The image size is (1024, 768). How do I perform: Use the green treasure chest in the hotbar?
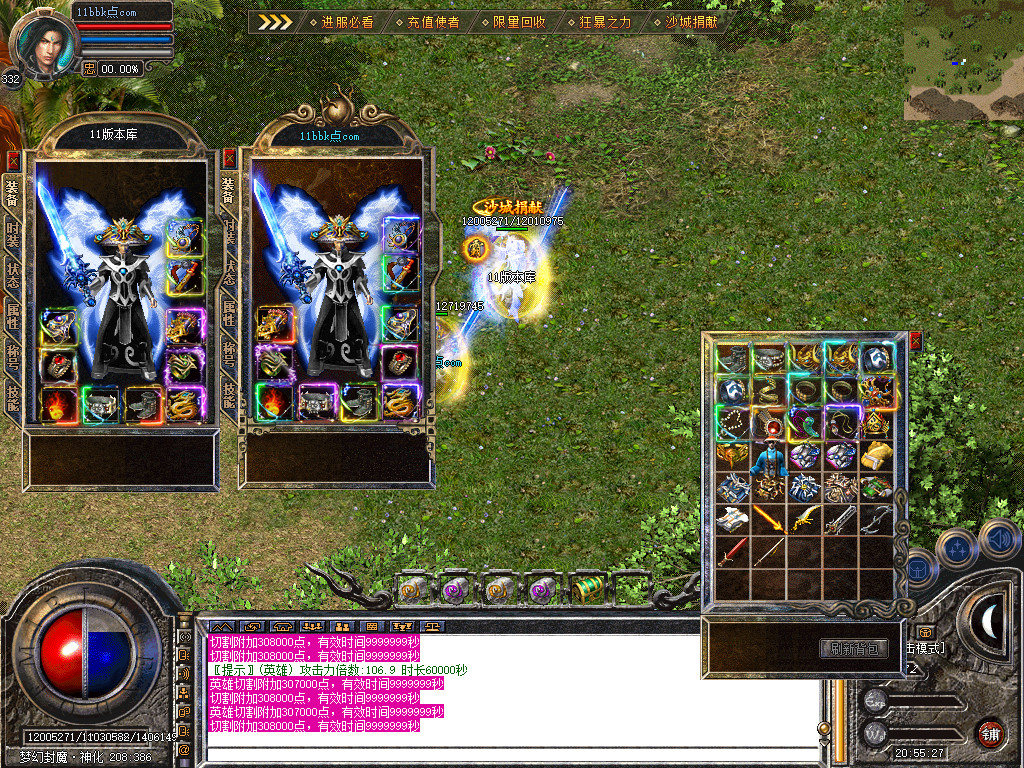[x=588, y=589]
